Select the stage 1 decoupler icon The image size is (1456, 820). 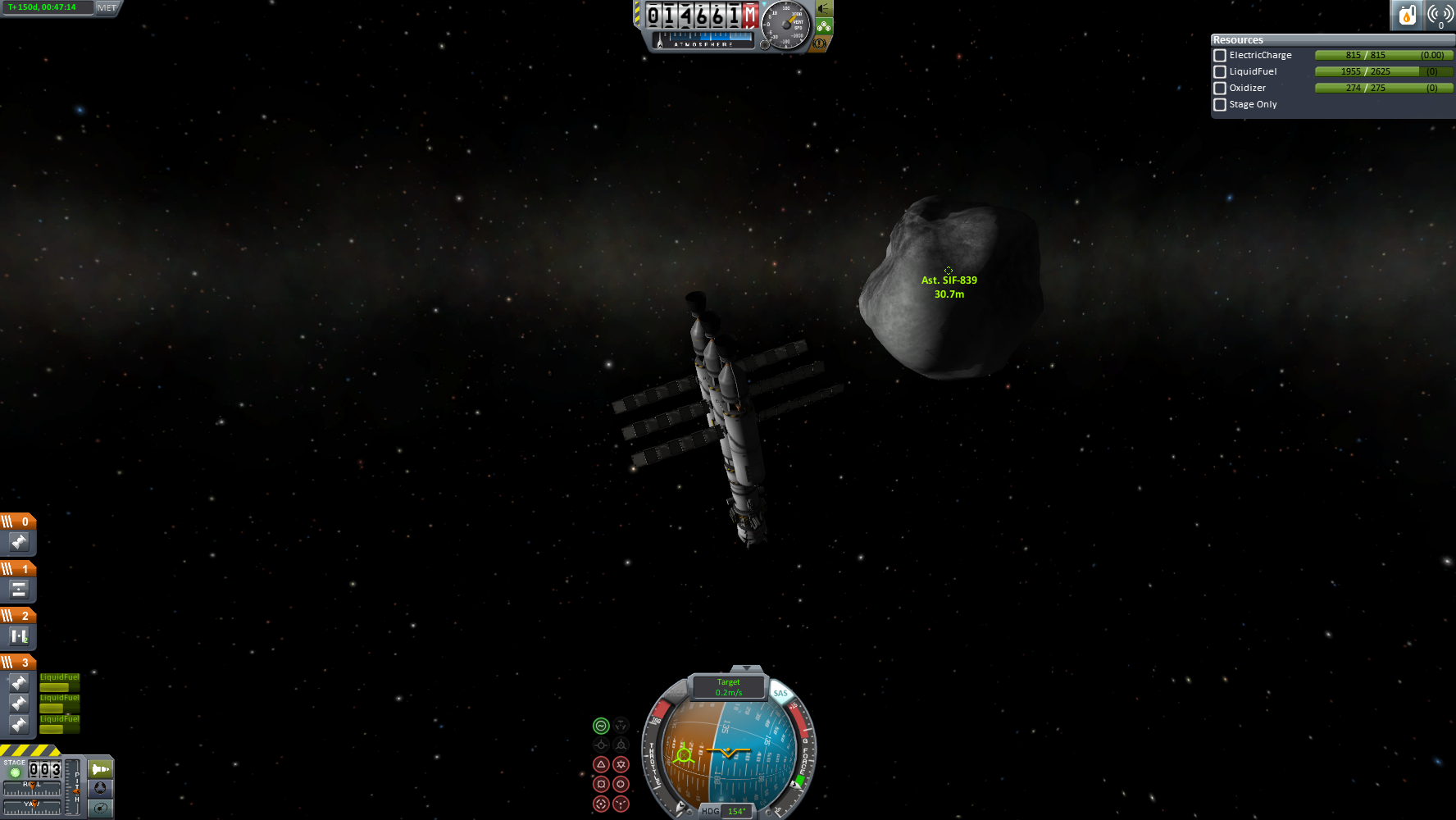19,589
